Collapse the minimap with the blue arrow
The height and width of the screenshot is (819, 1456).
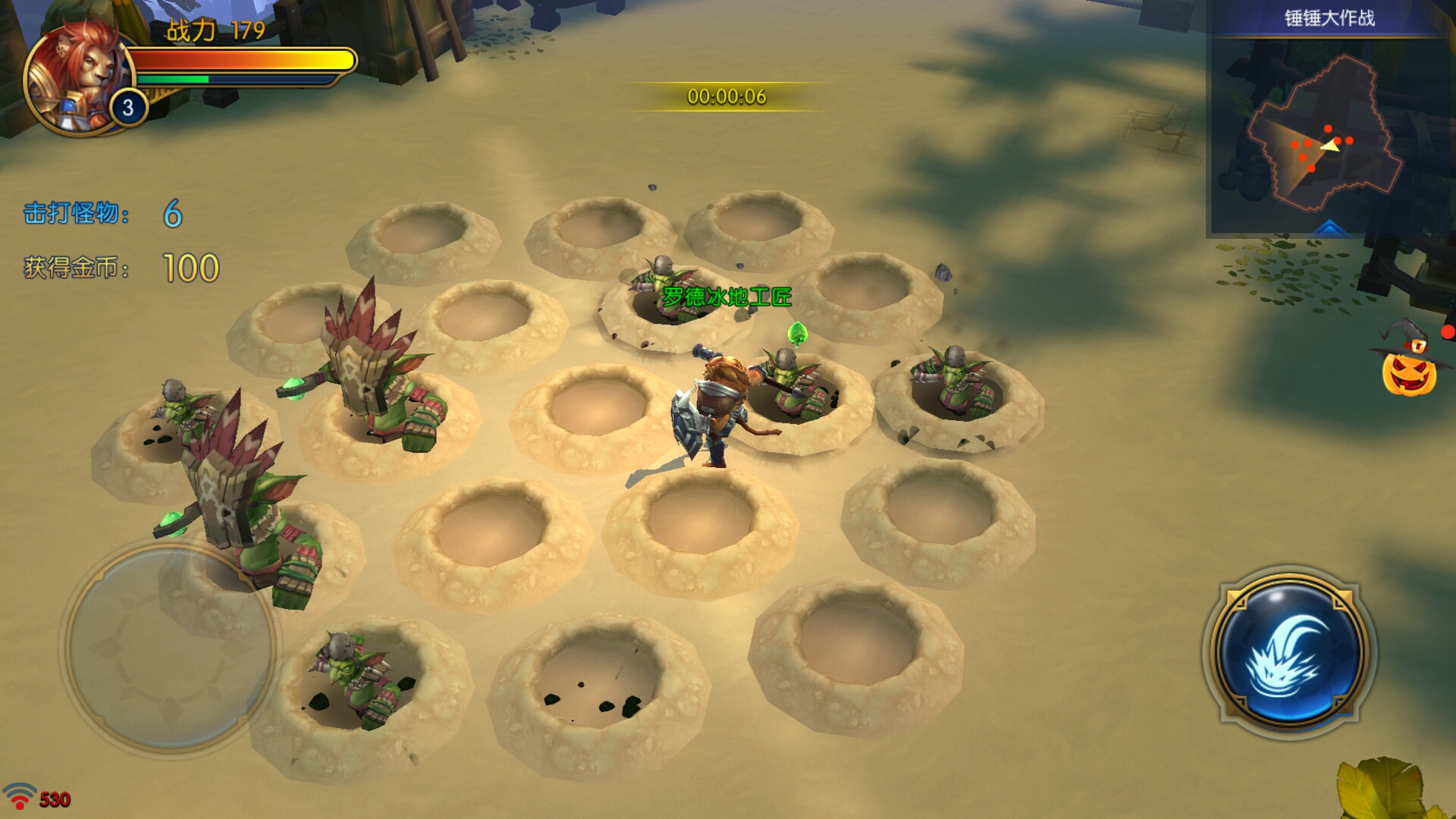pyautogui.click(x=1329, y=227)
